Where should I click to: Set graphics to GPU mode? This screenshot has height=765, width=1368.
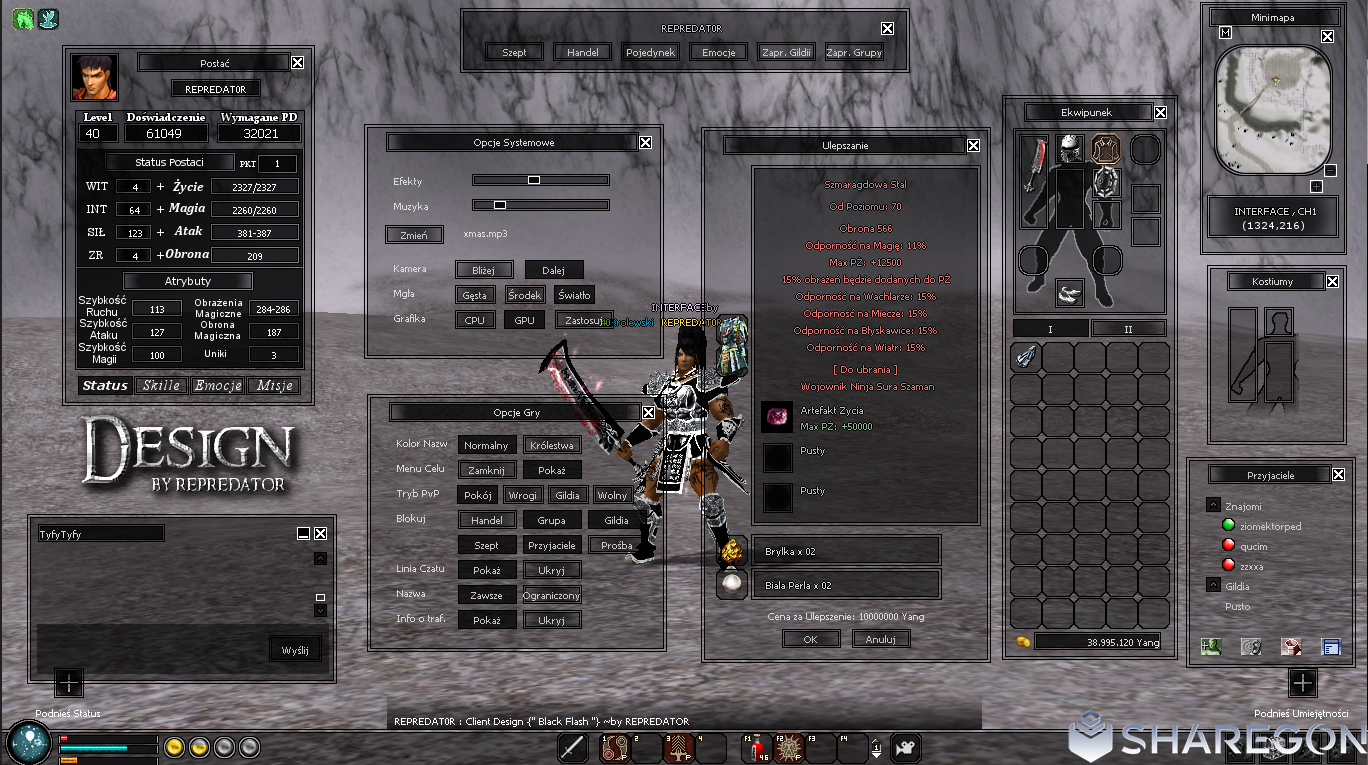pos(524,320)
